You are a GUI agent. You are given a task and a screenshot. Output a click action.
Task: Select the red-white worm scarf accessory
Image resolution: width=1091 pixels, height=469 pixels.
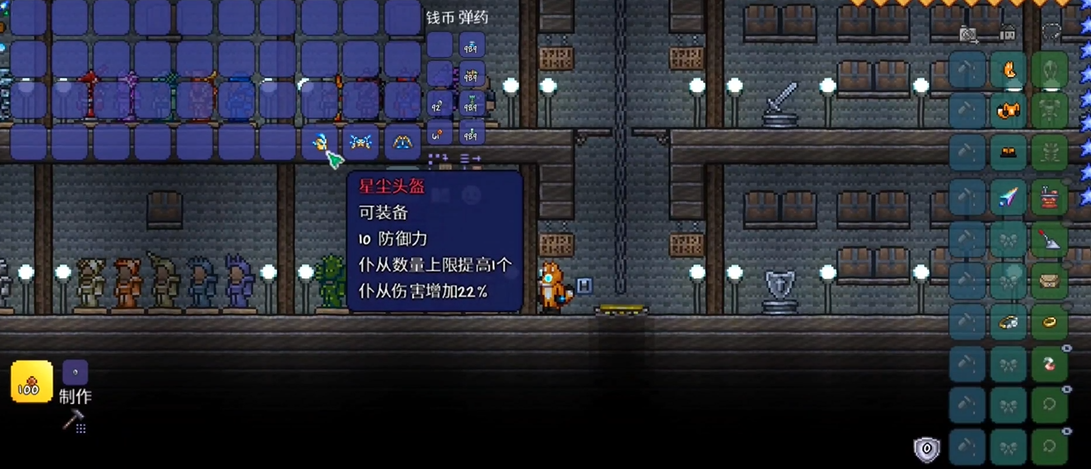tap(1049, 364)
